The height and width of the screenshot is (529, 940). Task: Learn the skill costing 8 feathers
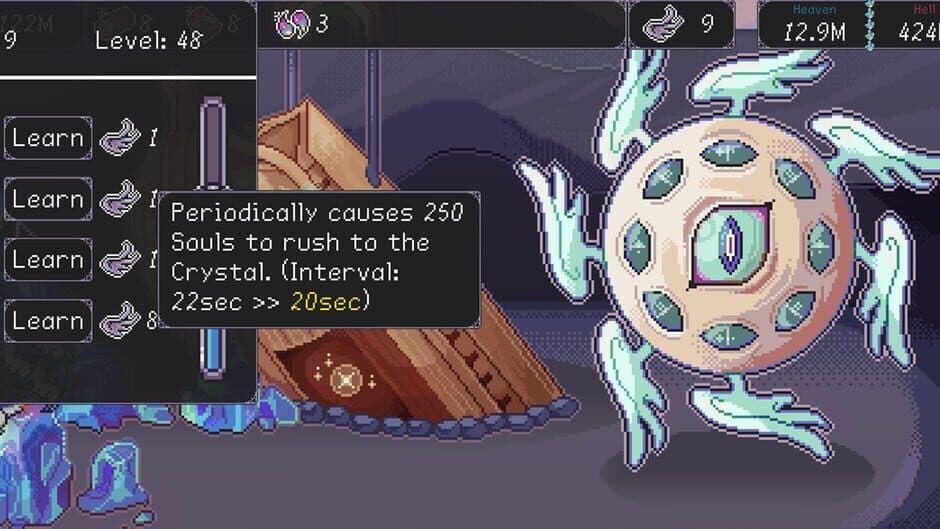[48, 321]
